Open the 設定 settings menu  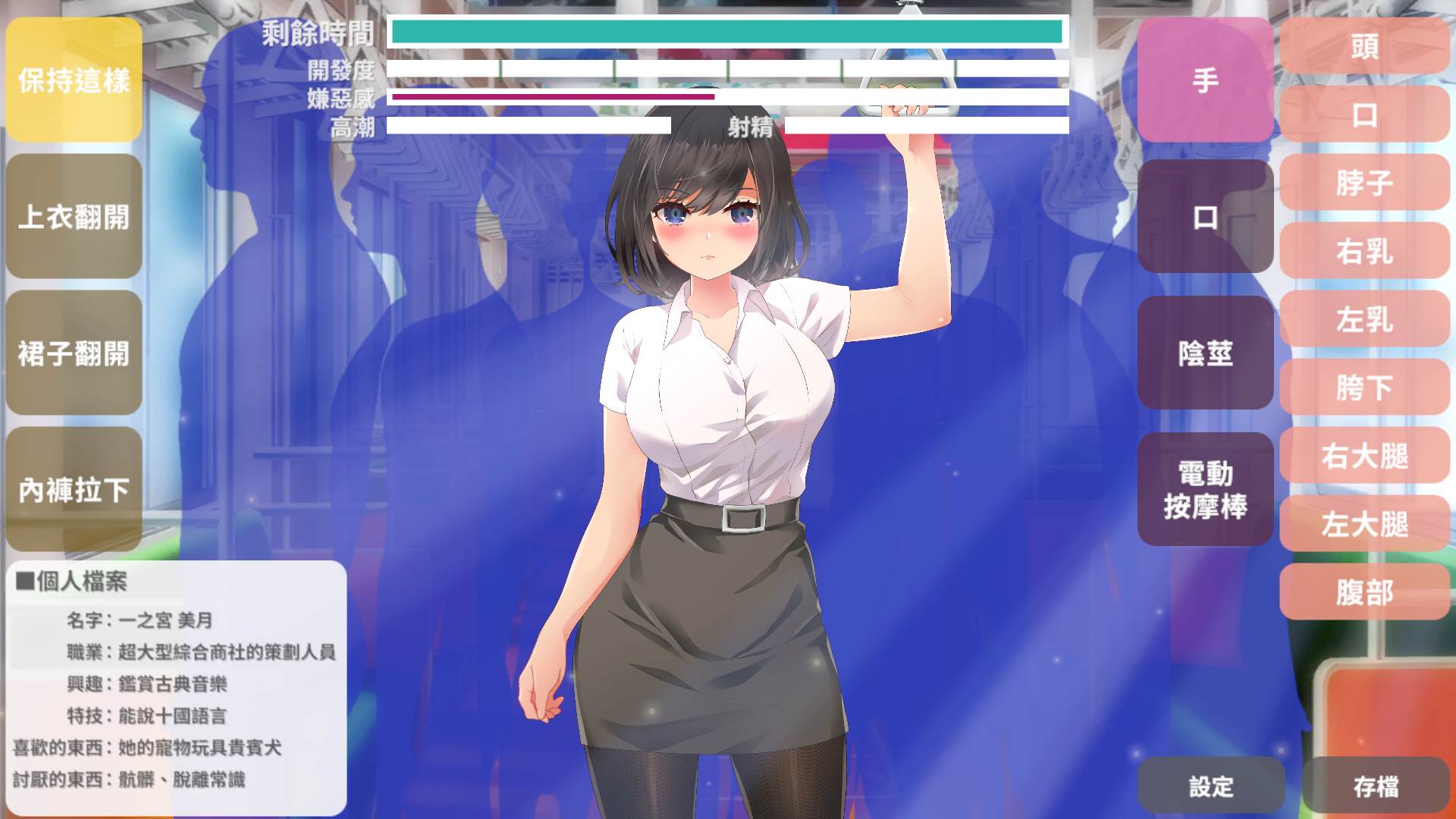tap(1211, 786)
